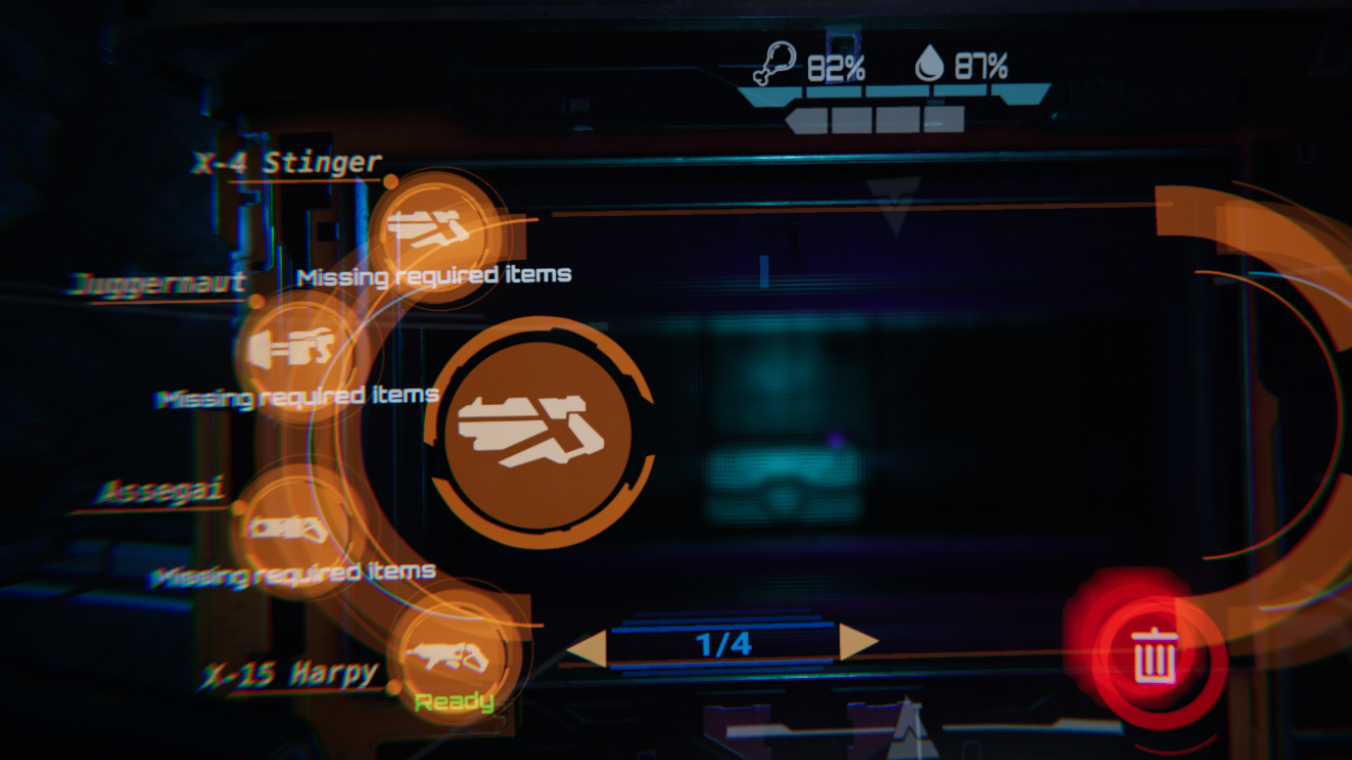The image size is (1352, 760).
Task: Advance to the next page arrow
Action: tap(857, 643)
